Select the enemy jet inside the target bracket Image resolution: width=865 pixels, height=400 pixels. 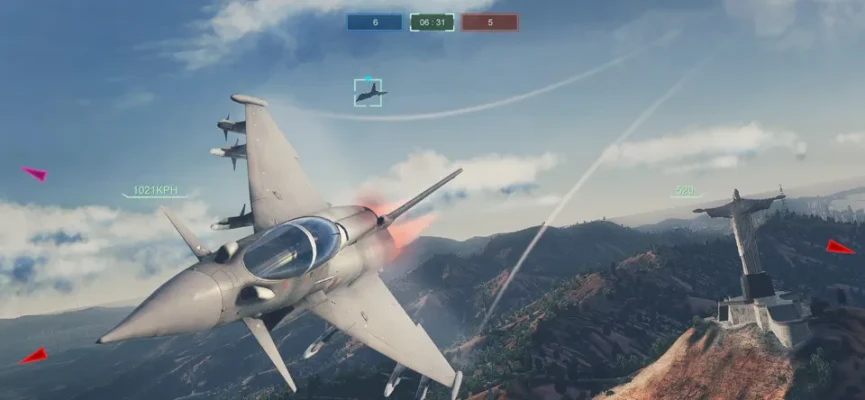368,93
